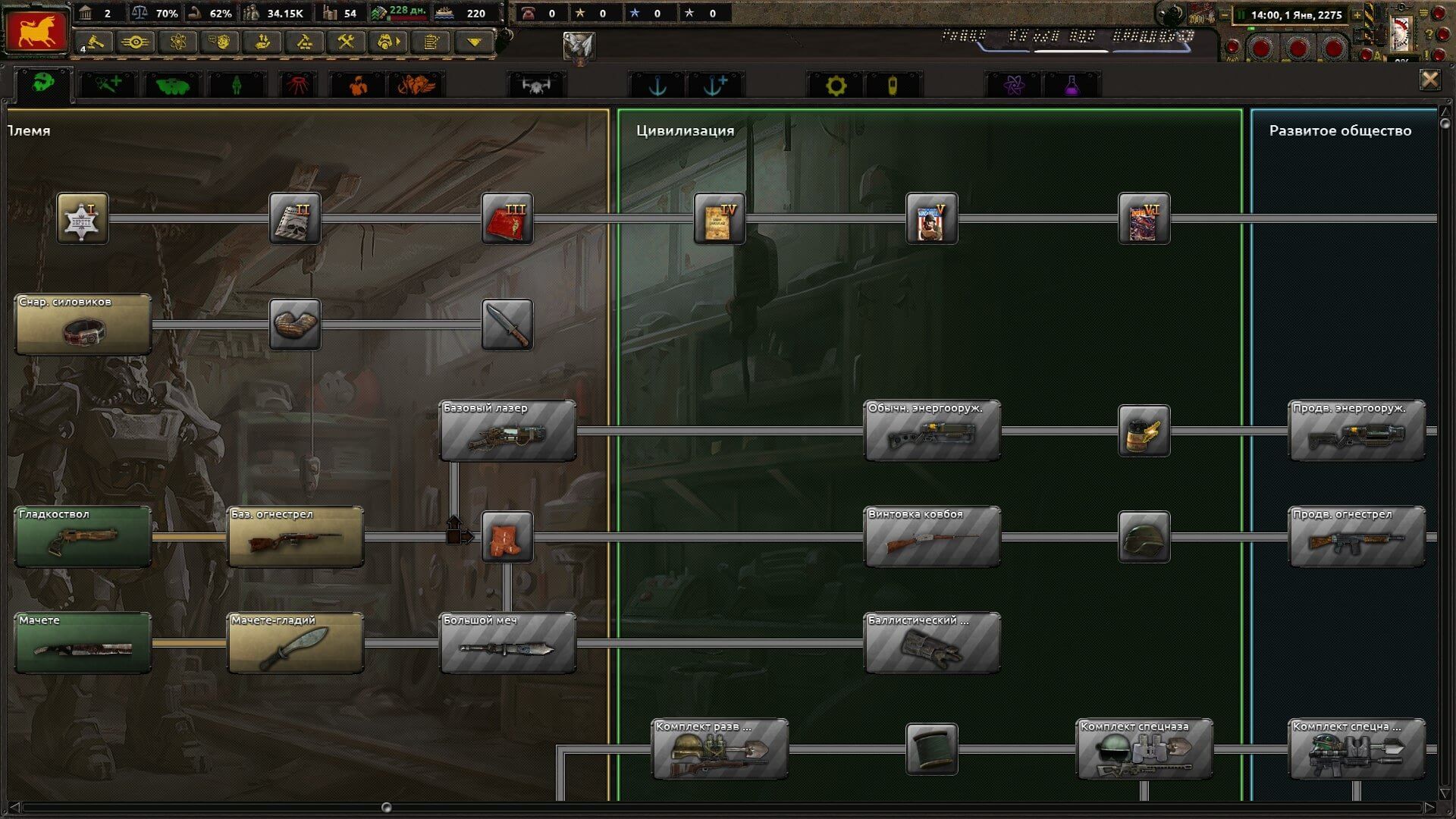Open the red bull country flag panel
The width and height of the screenshot is (1456, 819).
[x=36, y=30]
